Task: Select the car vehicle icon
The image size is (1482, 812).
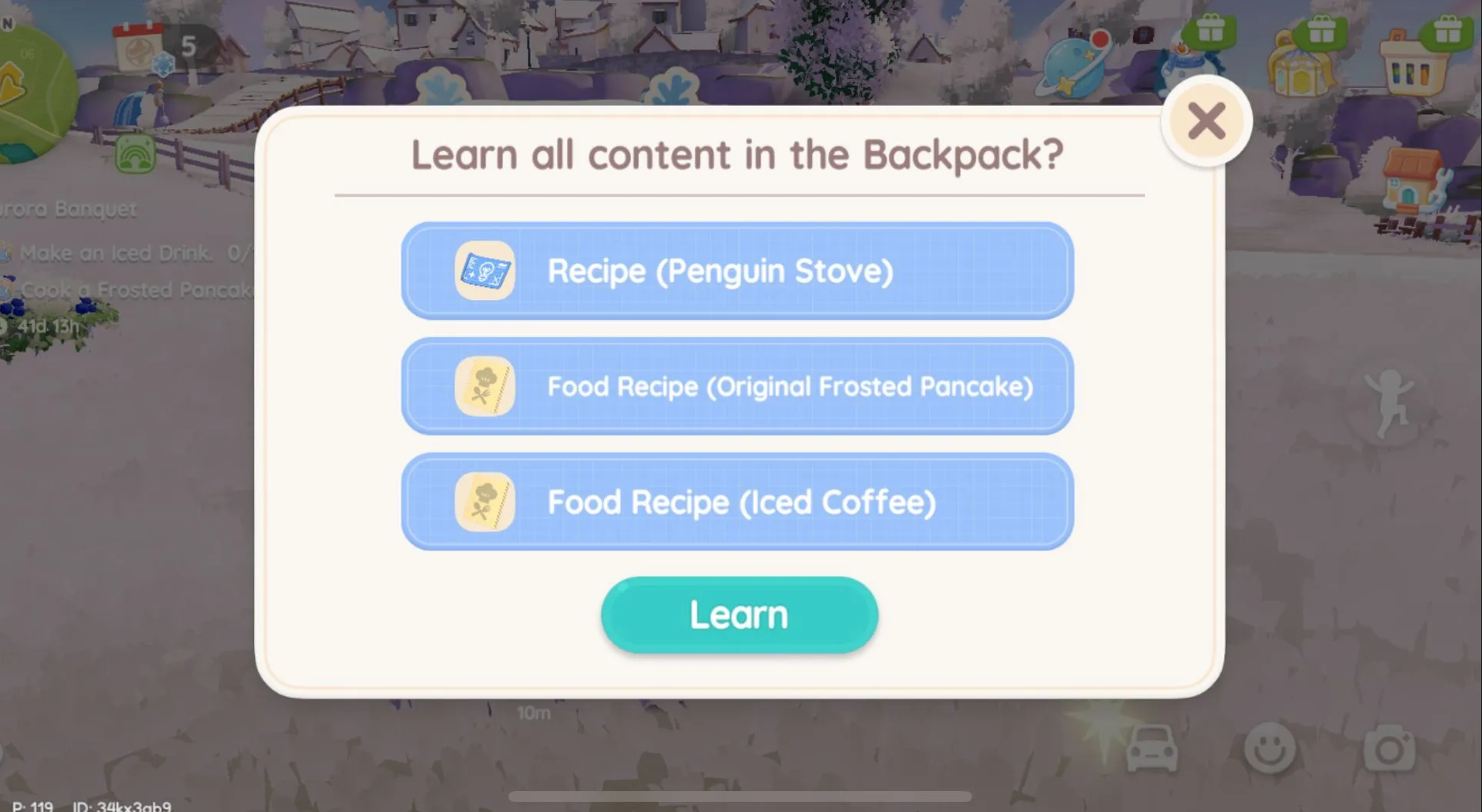Action: click(x=1151, y=748)
